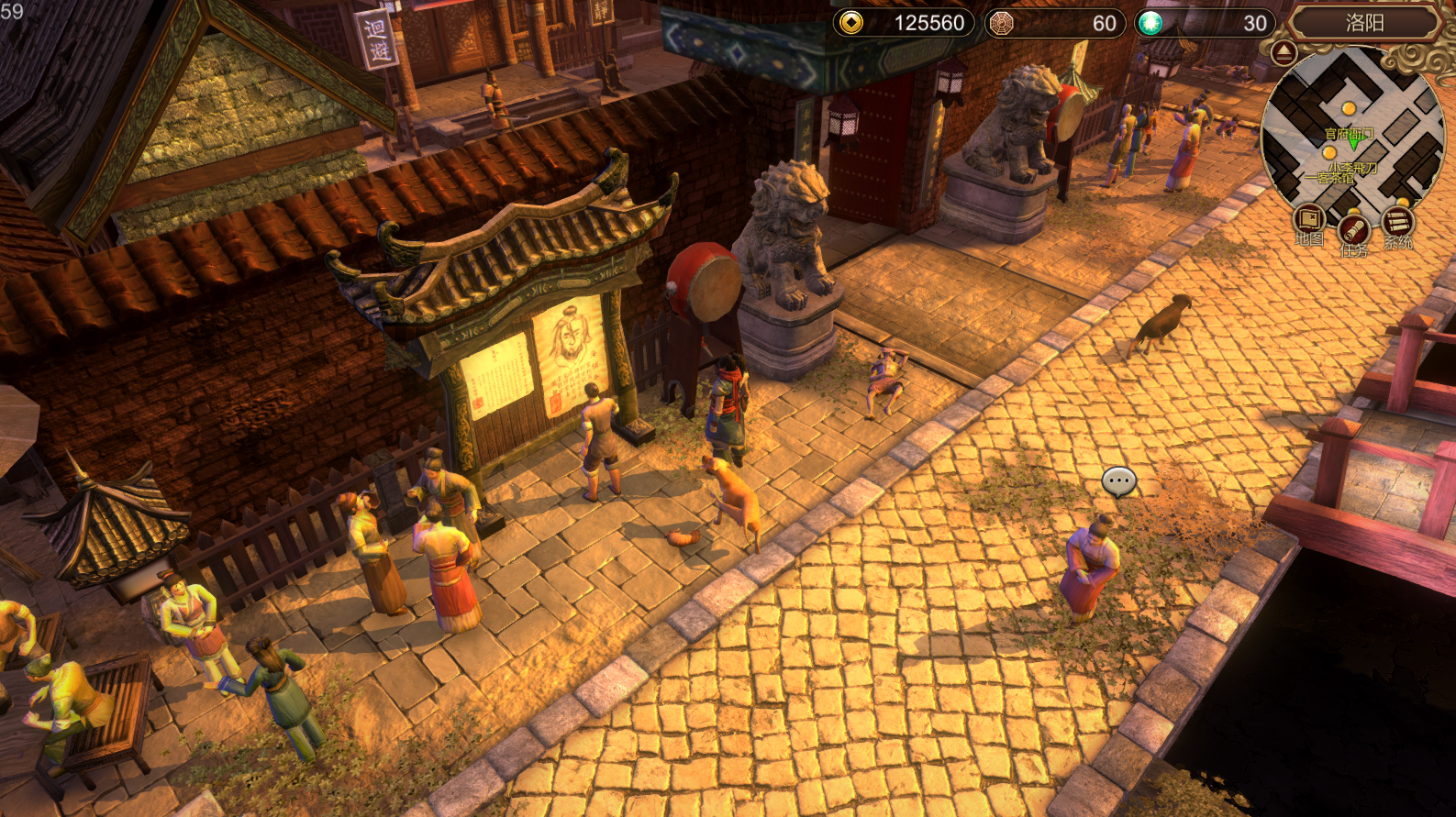Click the gold coin currency icon
The image size is (1456, 817).
851,23
